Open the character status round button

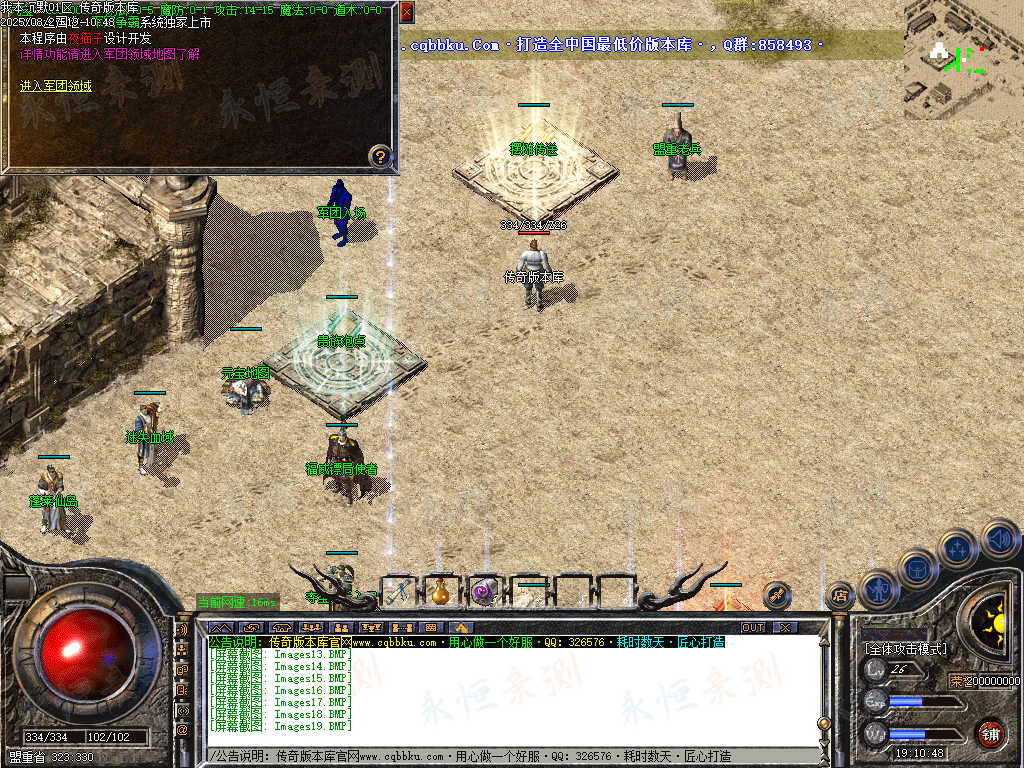(878, 589)
